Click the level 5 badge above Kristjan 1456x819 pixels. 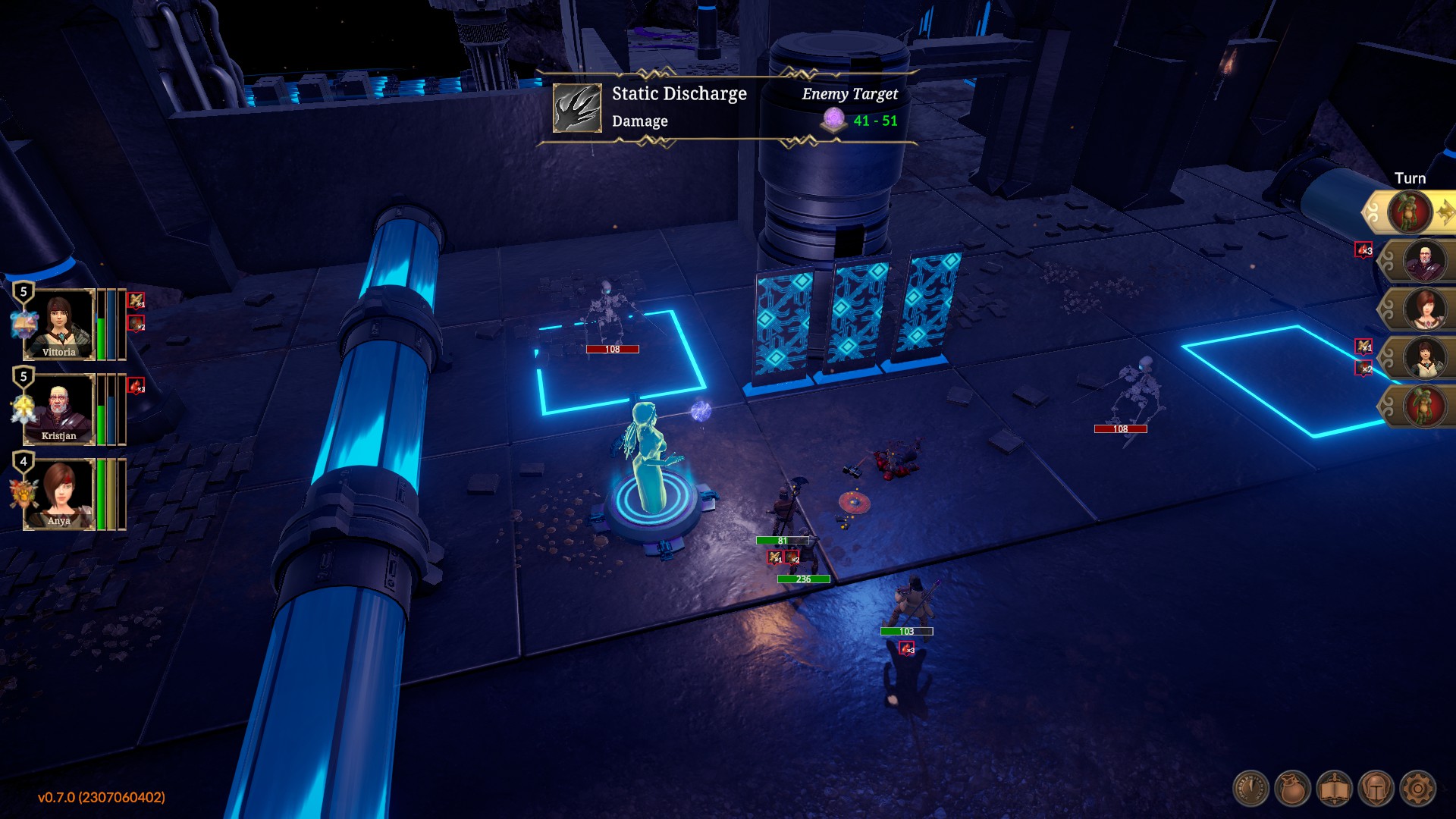pos(23,377)
